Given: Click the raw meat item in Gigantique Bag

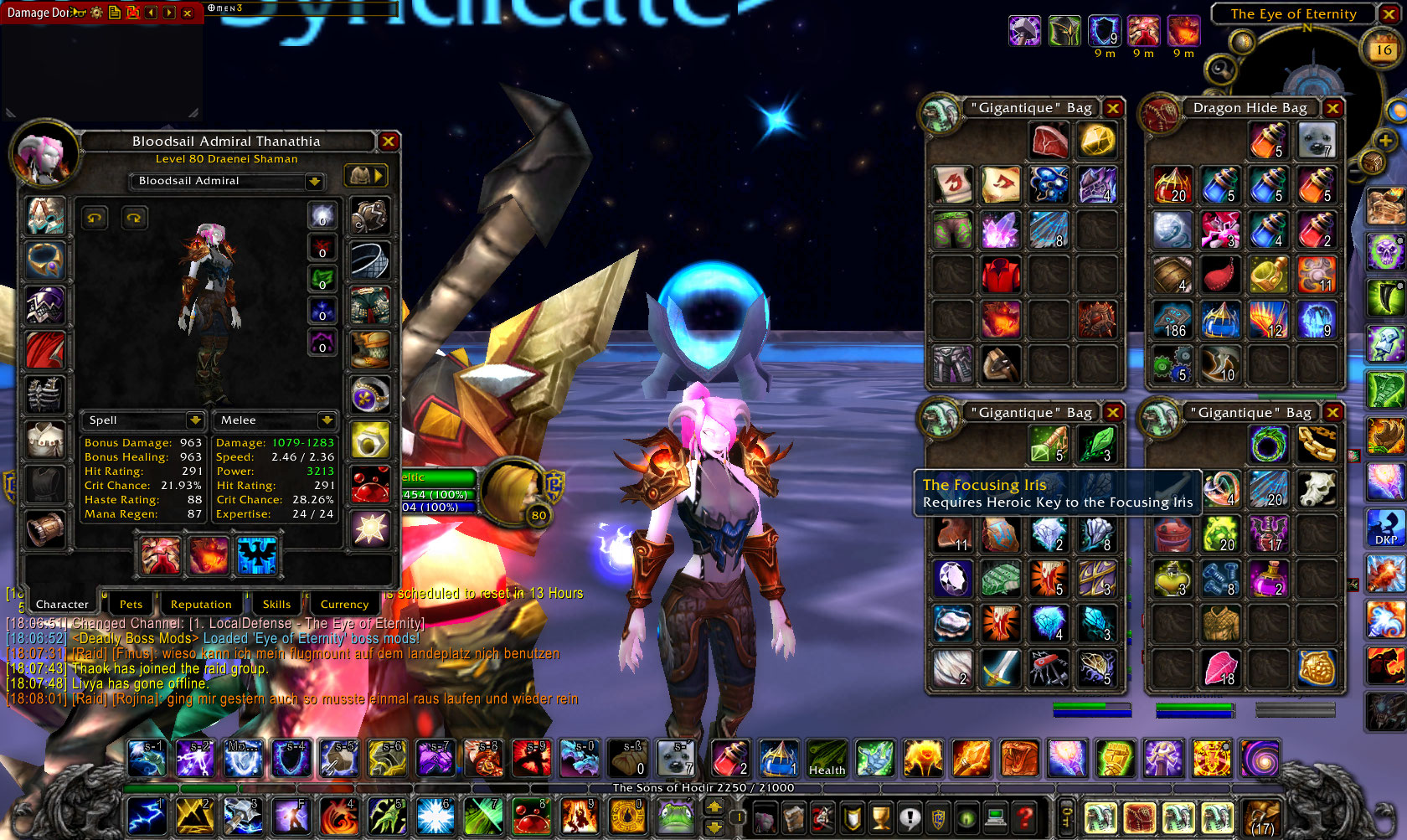Looking at the screenshot, I should (1049, 141).
